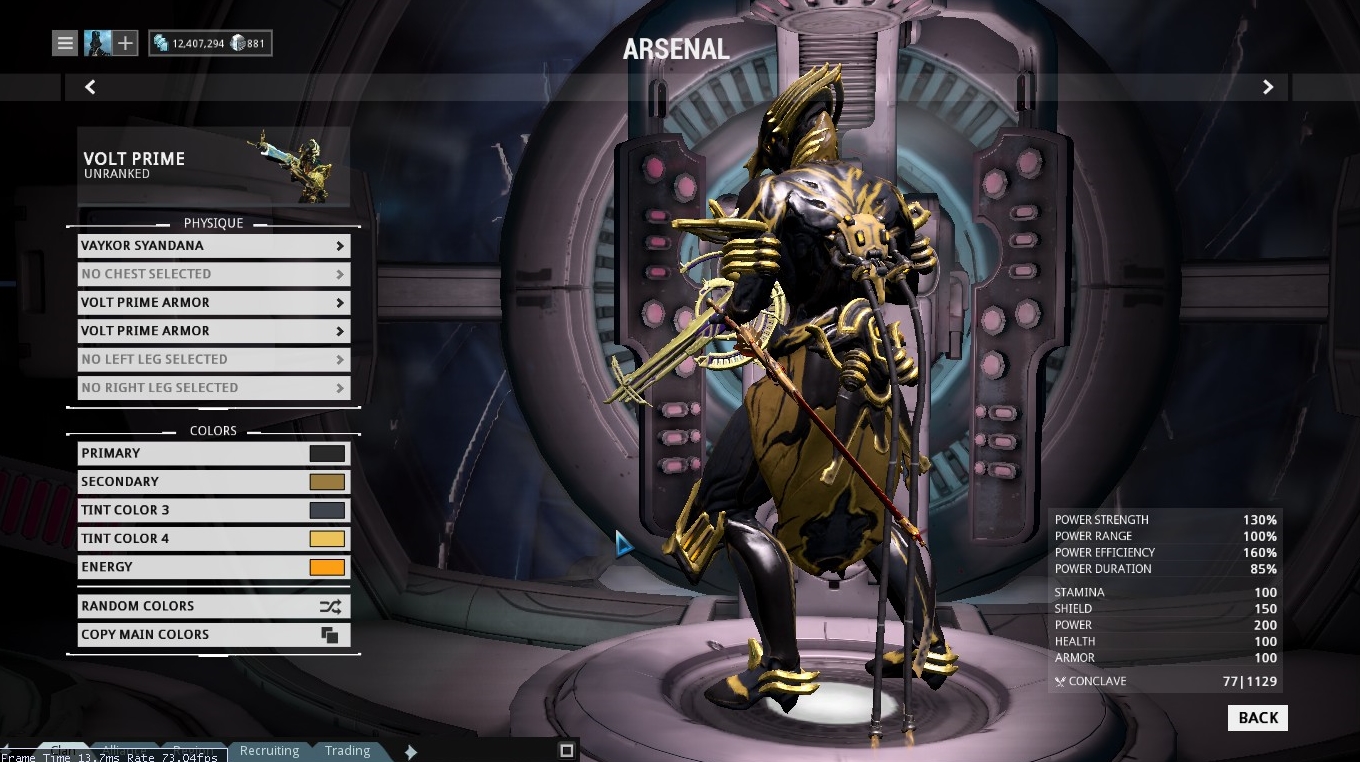The height and width of the screenshot is (762, 1360).
Task: Click the credits currency icon
Action: point(161,43)
